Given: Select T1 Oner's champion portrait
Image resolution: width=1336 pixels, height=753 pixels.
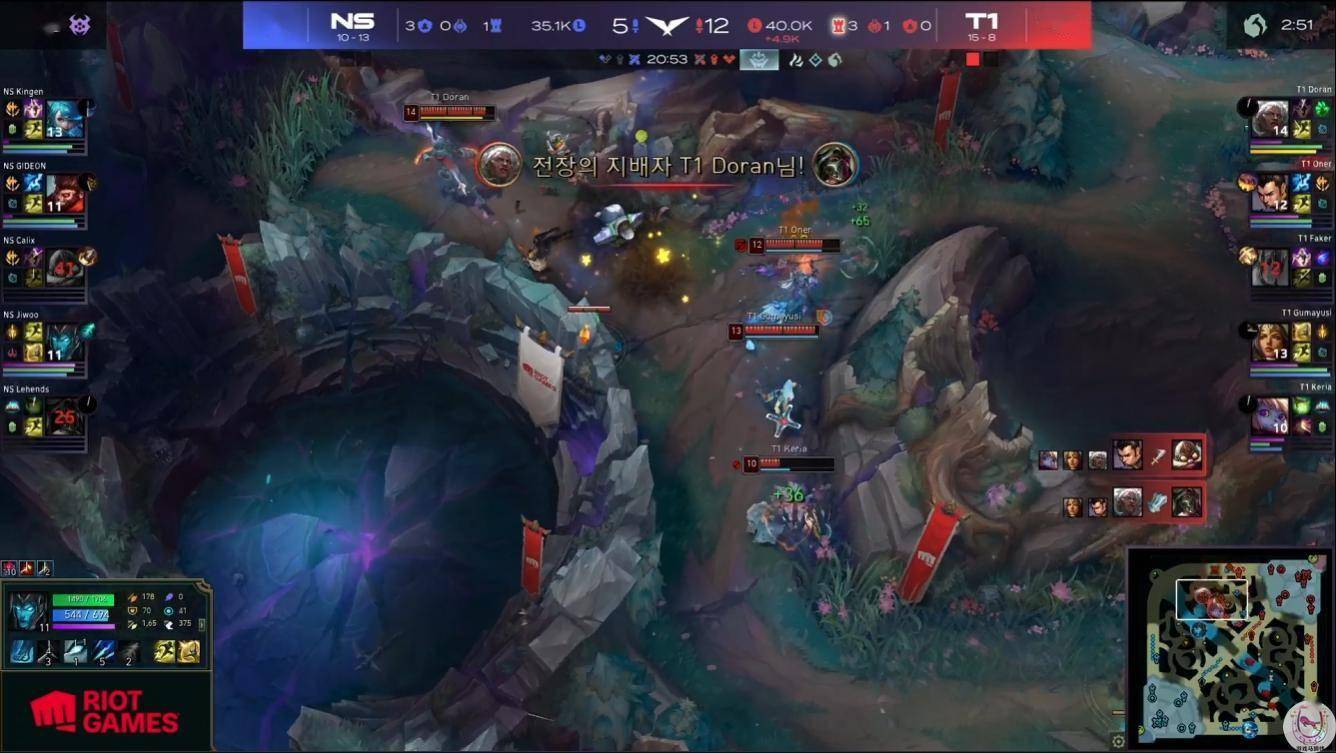Looking at the screenshot, I should (1270, 194).
